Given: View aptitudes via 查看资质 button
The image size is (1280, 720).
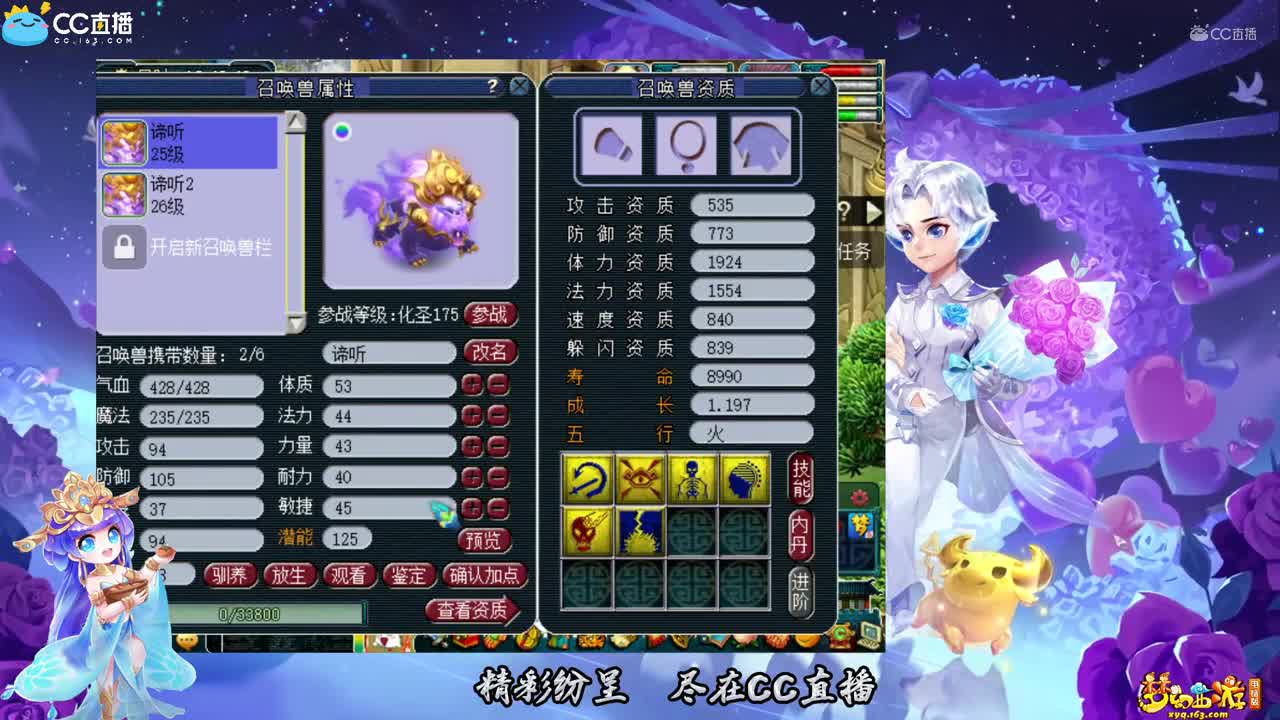Looking at the screenshot, I should (475, 610).
